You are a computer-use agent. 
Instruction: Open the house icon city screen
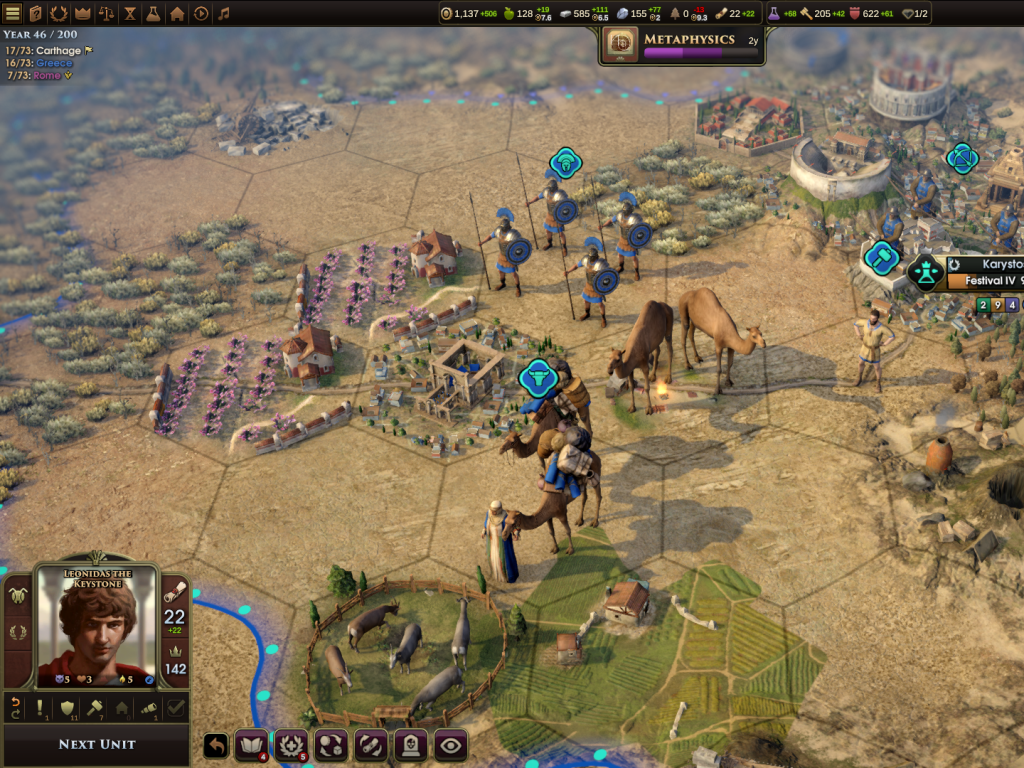point(177,14)
